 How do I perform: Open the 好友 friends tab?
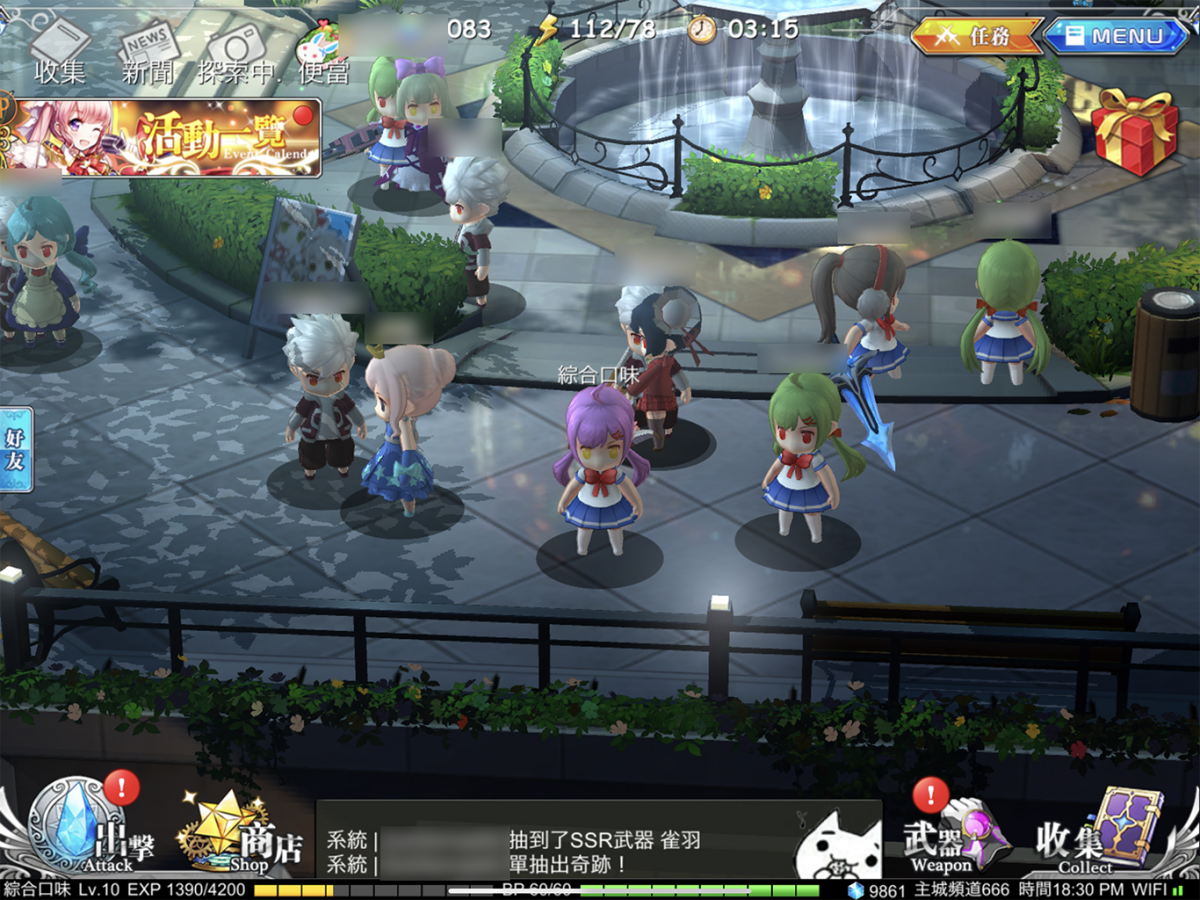tap(17, 449)
